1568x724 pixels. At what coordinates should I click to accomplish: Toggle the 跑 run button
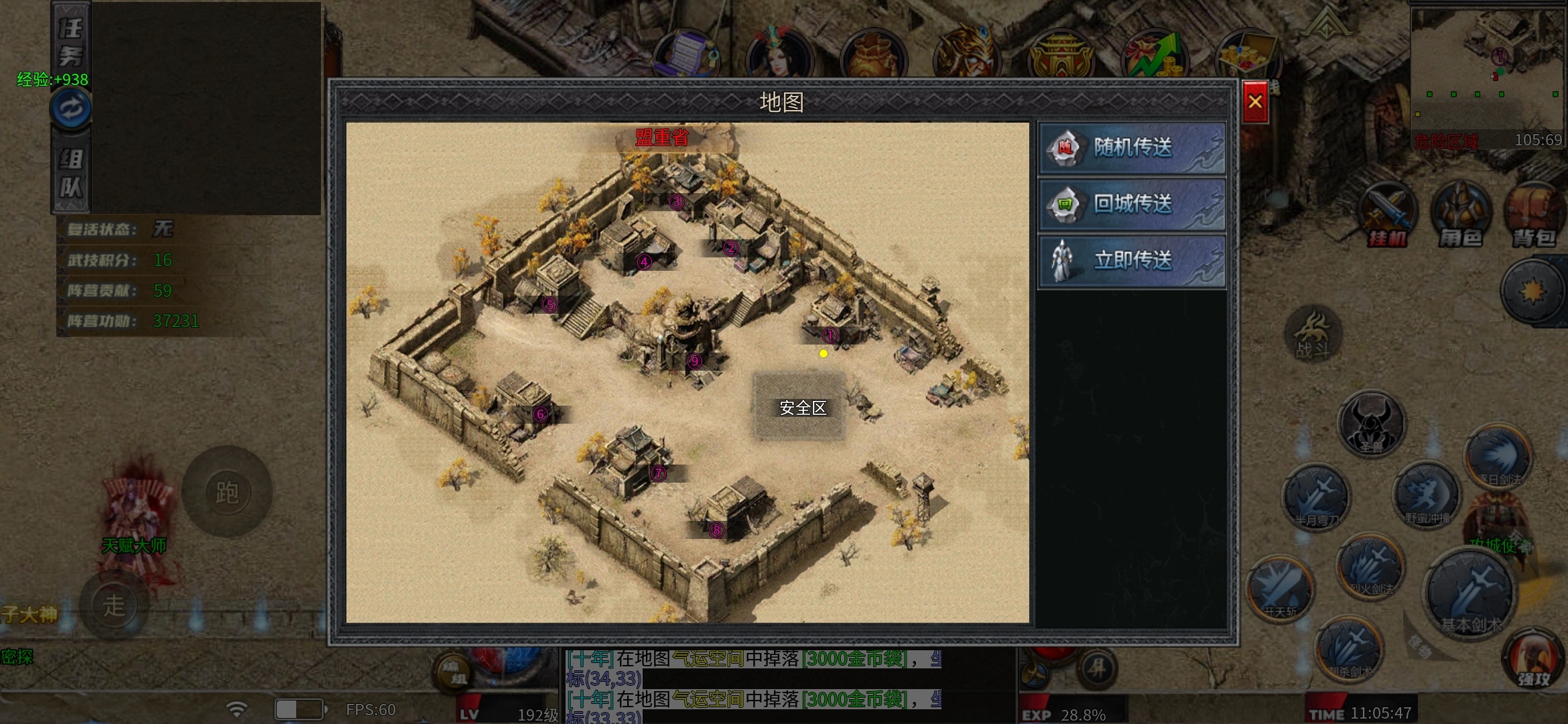[x=227, y=493]
